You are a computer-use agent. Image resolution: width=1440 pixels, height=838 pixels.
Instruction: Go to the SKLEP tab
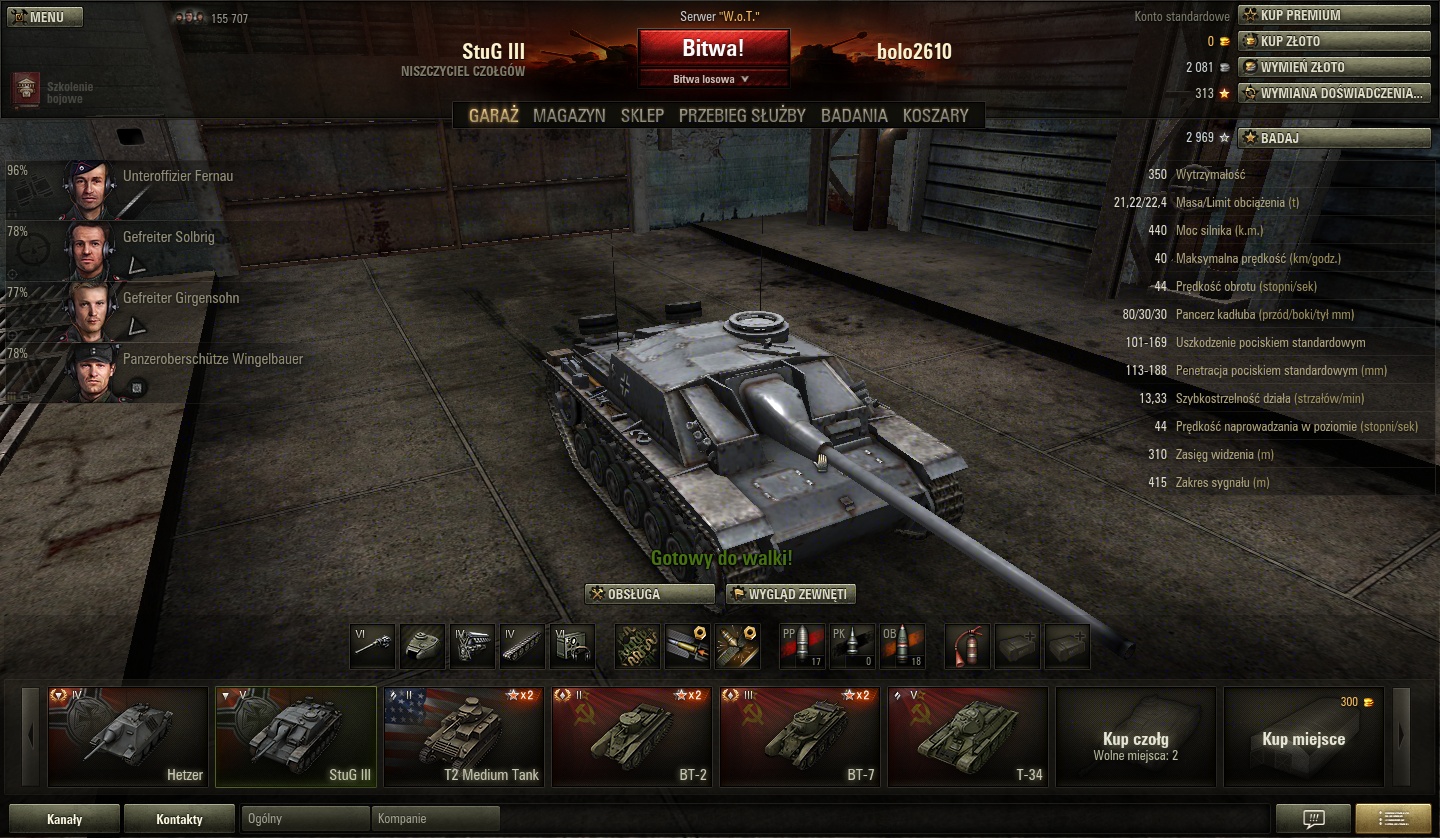[x=642, y=115]
